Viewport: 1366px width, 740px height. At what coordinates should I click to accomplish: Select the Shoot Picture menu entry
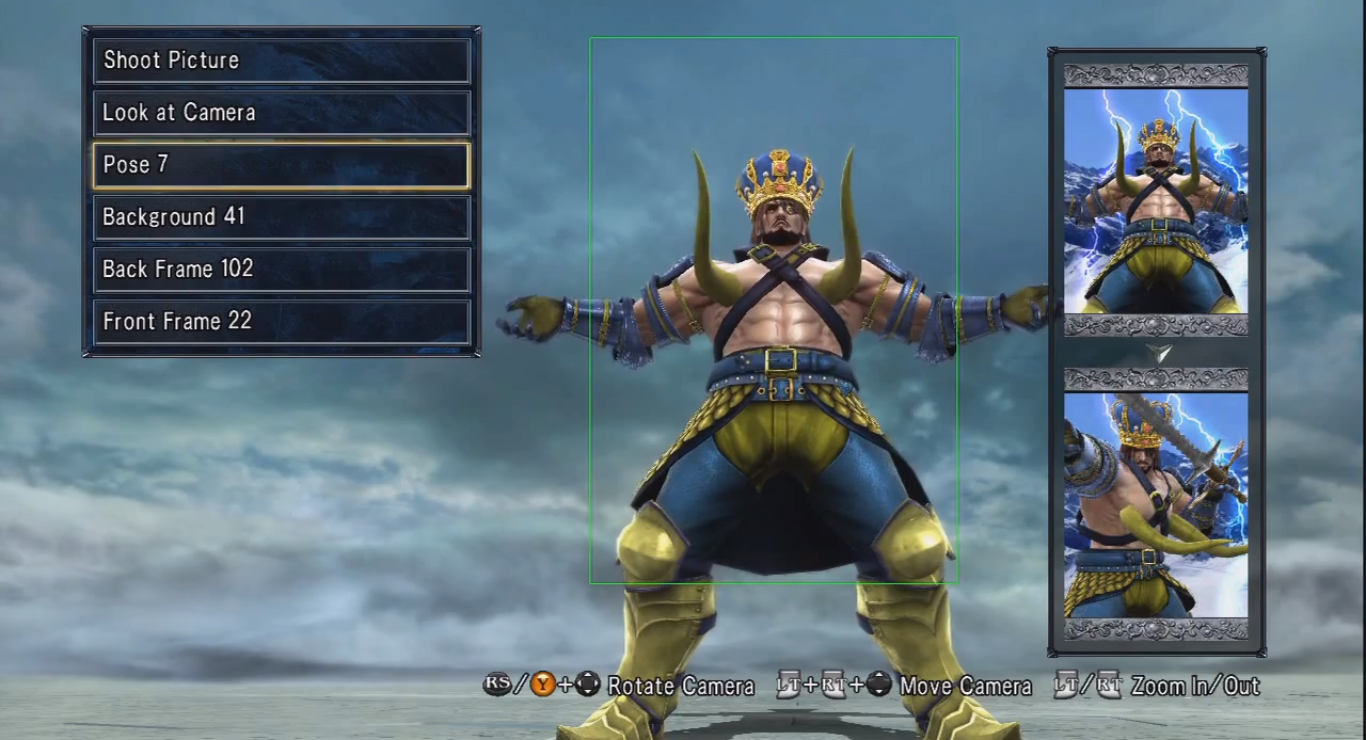coord(281,60)
